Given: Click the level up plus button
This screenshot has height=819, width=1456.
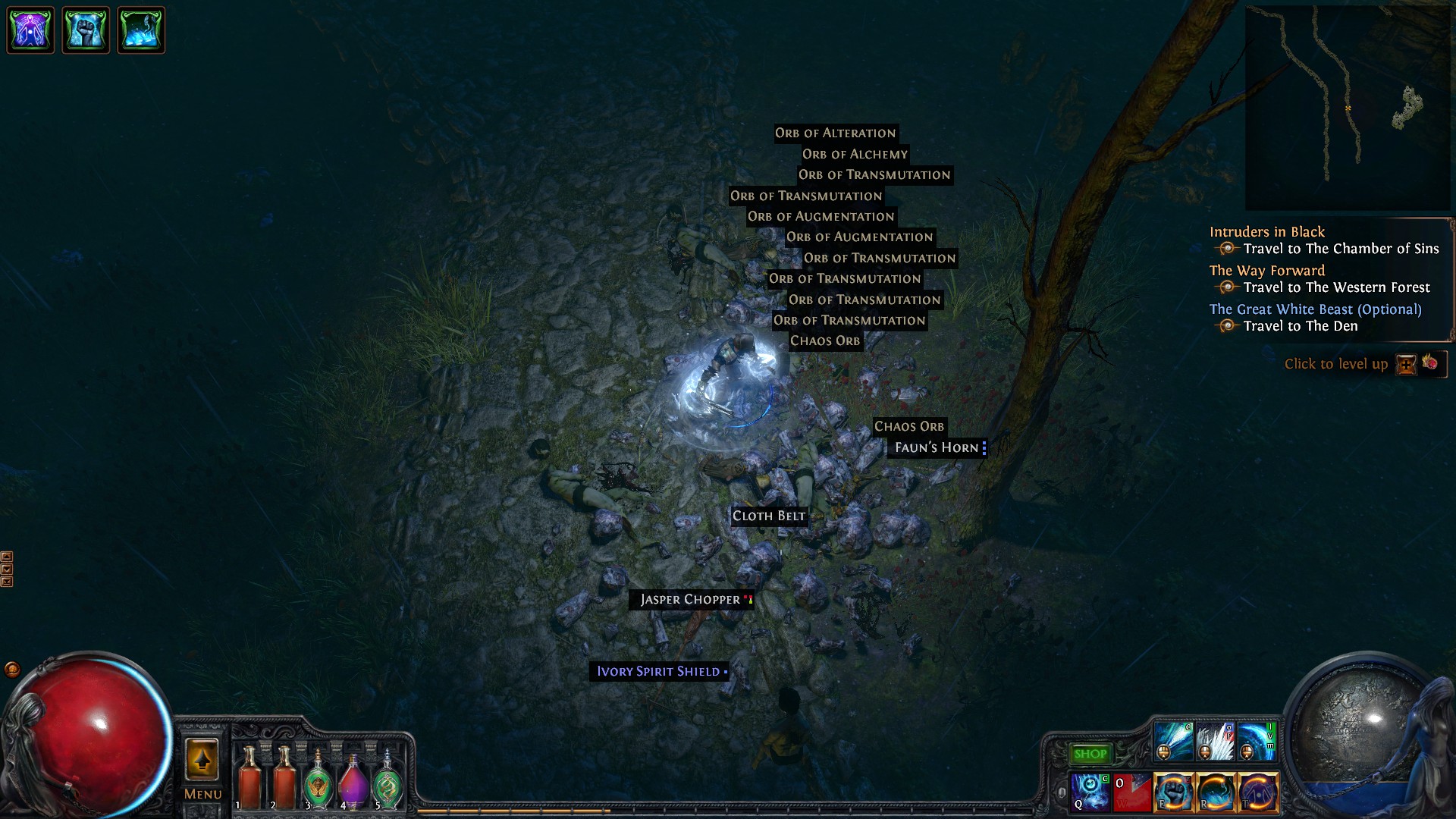Looking at the screenshot, I should pyautogui.click(x=1406, y=365).
